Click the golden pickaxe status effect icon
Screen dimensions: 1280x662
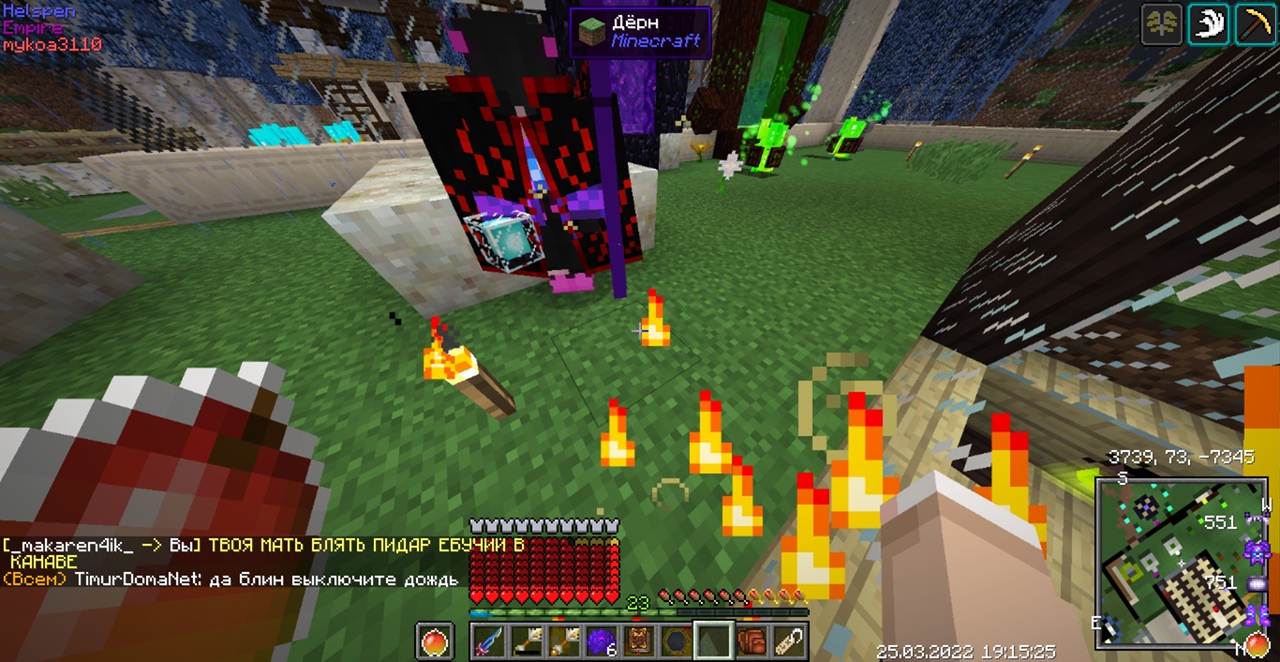tap(1254, 25)
